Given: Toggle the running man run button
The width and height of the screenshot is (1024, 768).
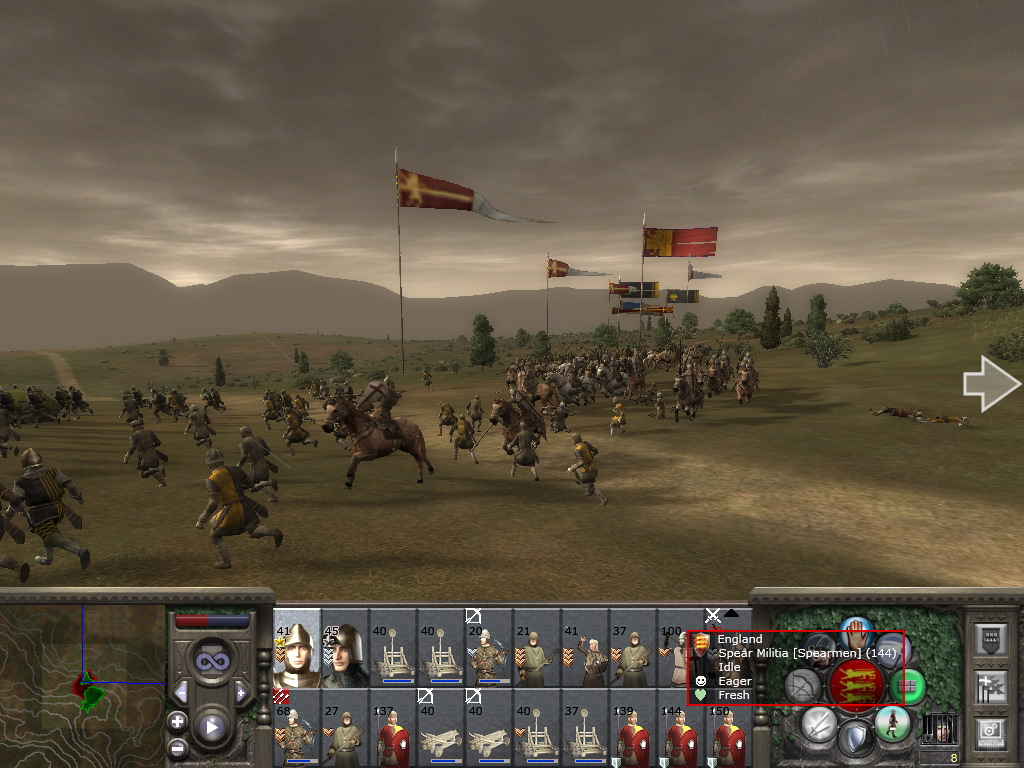Looking at the screenshot, I should coord(891,722).
